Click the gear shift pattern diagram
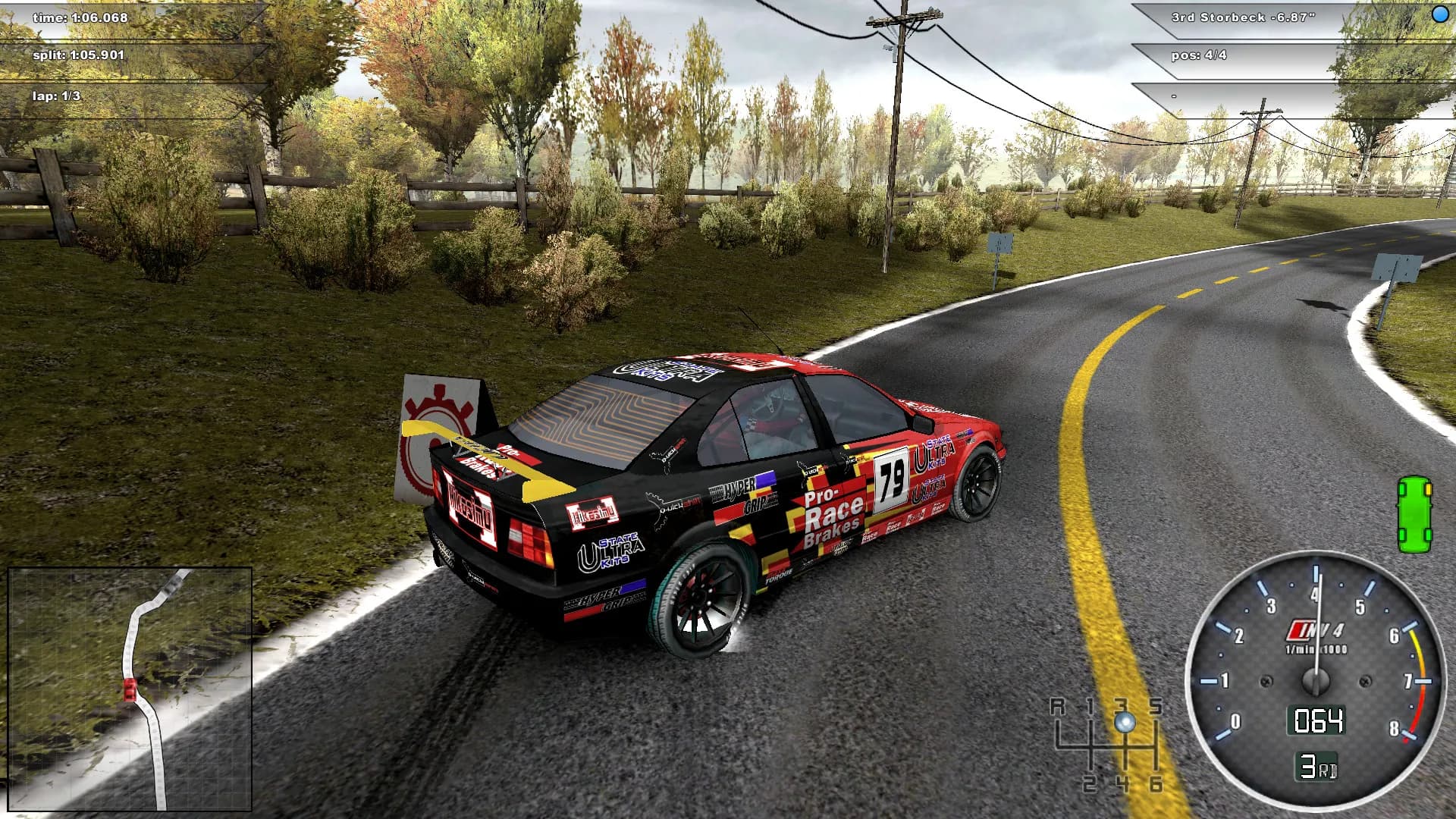The height and width of the screenshot is (819, 1456). [x=1124, y=747]
